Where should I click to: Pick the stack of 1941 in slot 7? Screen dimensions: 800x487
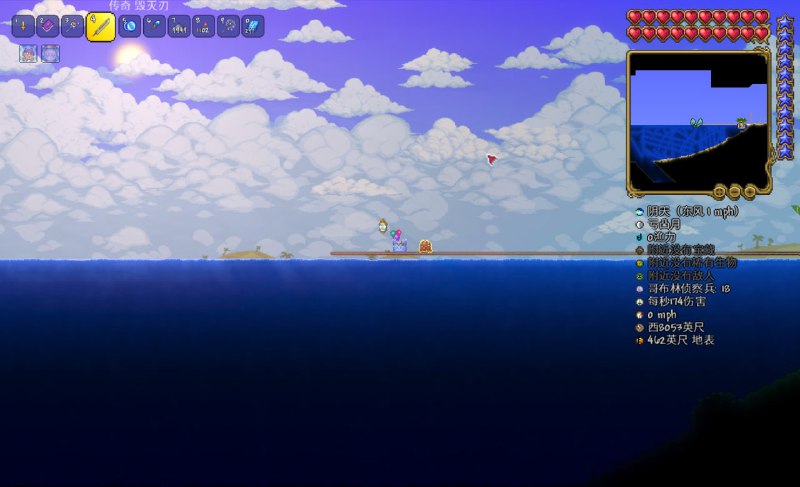[x=180, y=27]
